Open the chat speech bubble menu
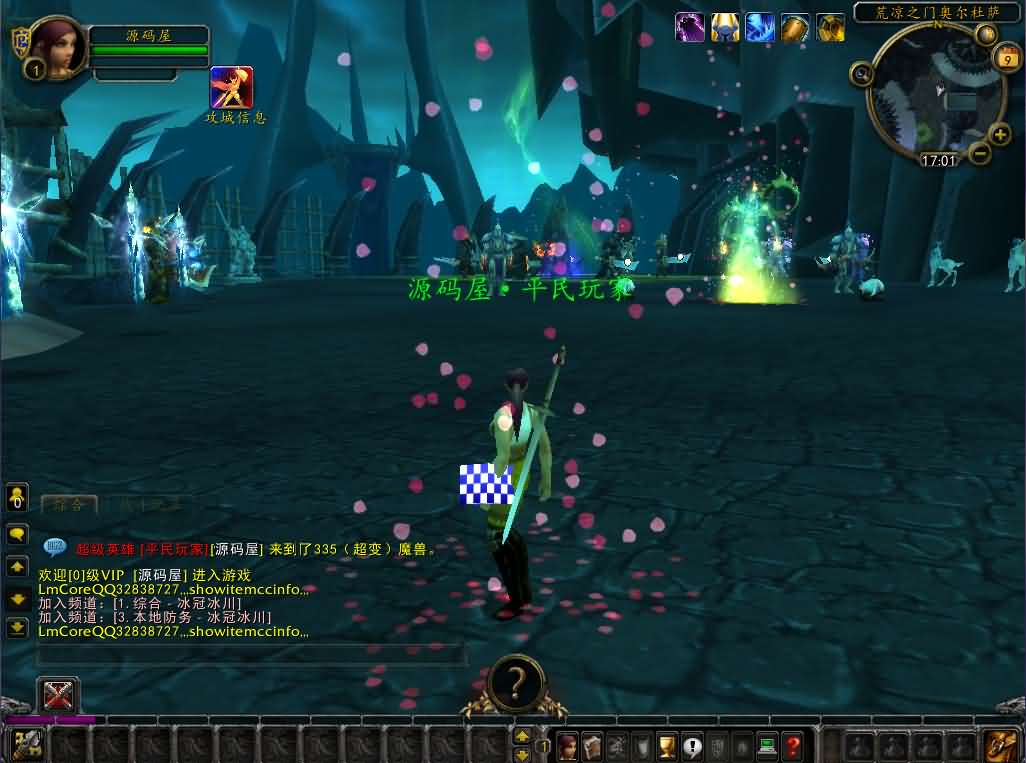This screenshot has height=763, width=1026. (x=17, y=534)
